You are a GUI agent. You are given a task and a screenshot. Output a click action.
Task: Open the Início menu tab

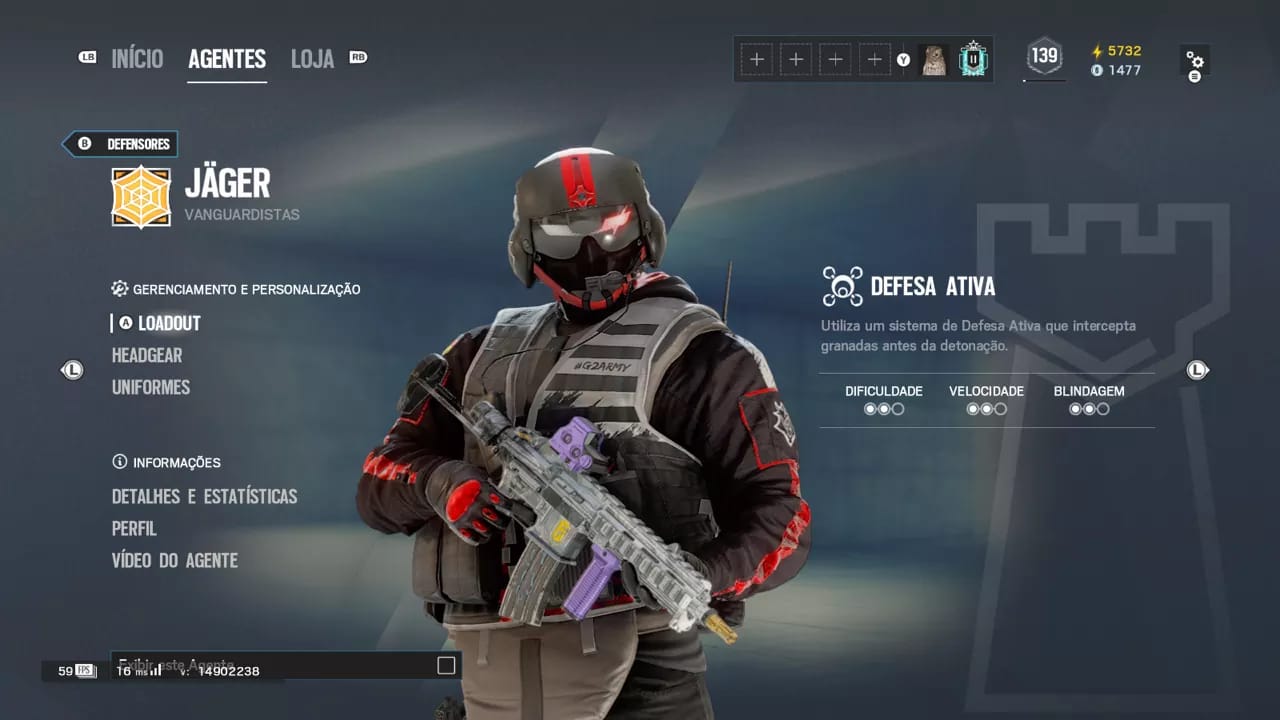click(x=137, y=59)
